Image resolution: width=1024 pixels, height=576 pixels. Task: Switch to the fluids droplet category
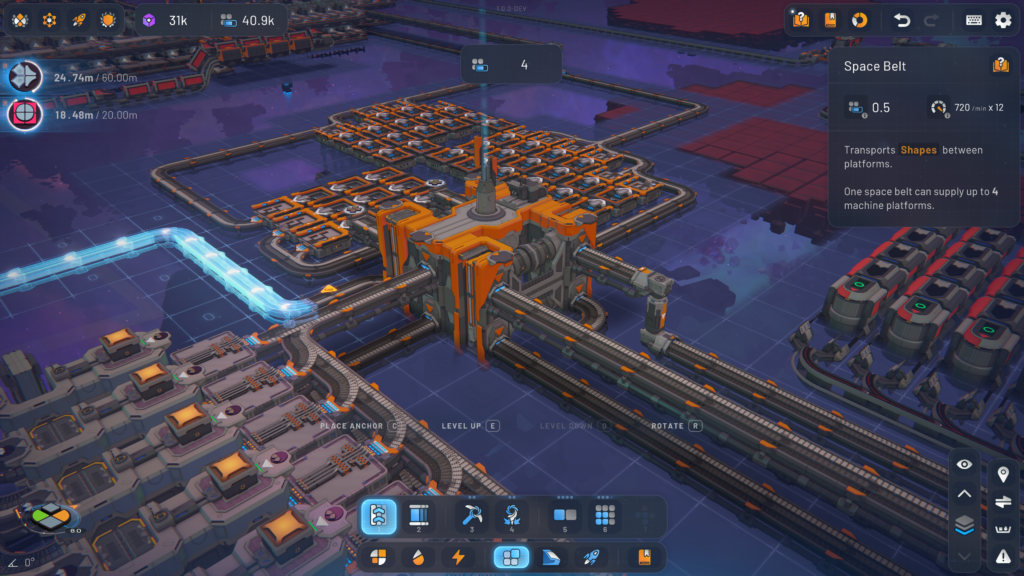[x=418, y=557]
